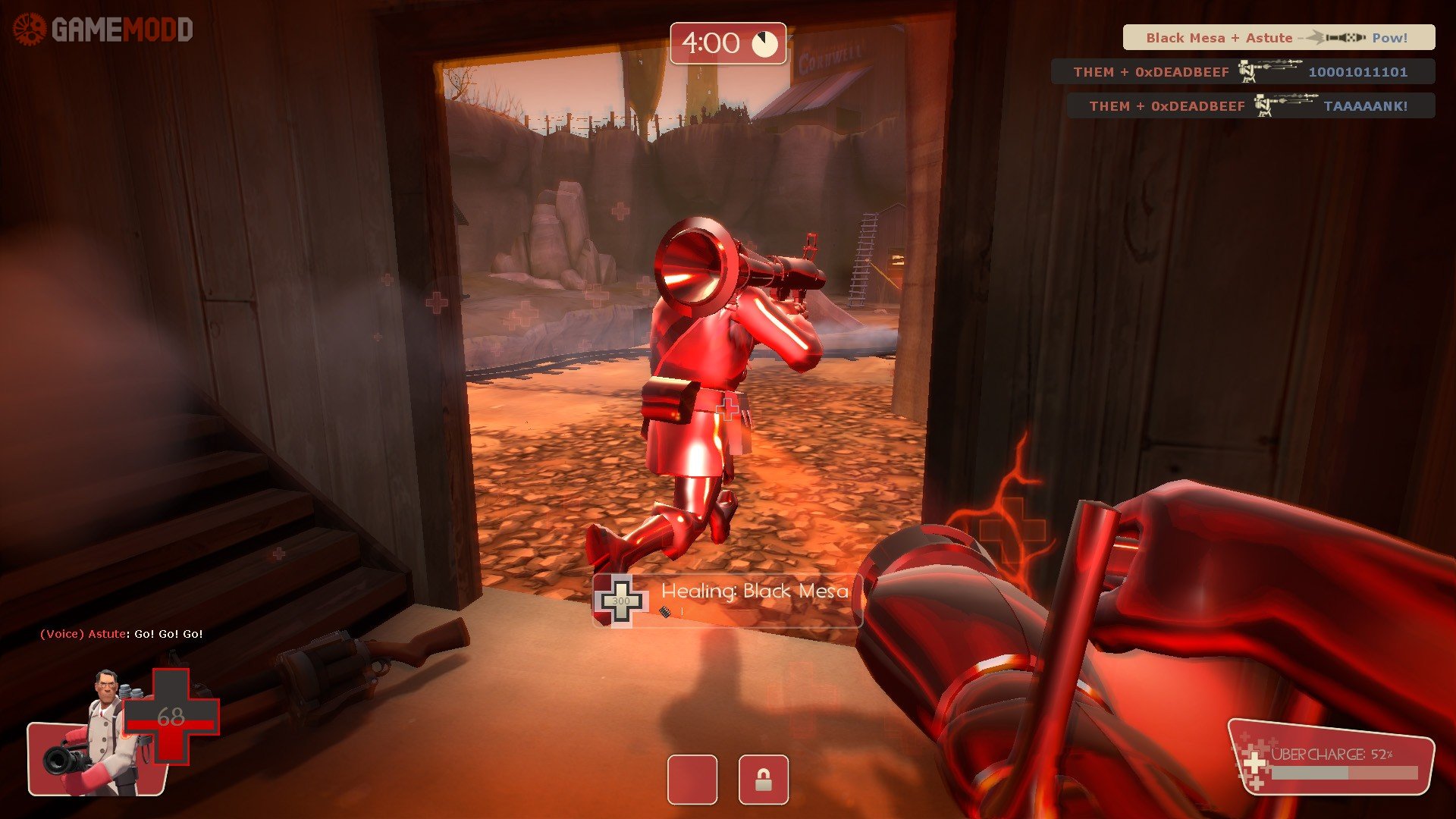Select the unlocked red control point icon
Screen dimensions: 1456x819
692,780
